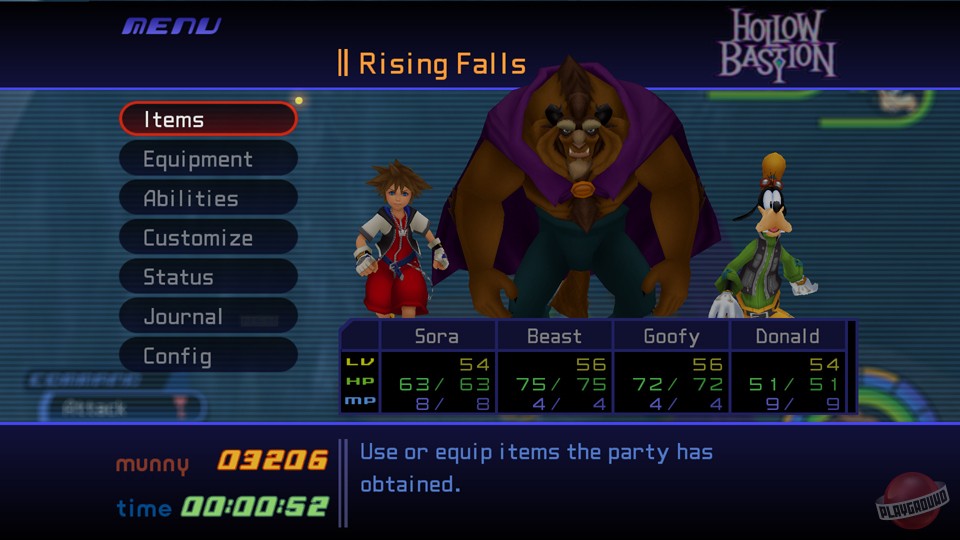The image size is (960, 540).
Task: Click the Playground watermark logo
Action: tap(911, 500)
